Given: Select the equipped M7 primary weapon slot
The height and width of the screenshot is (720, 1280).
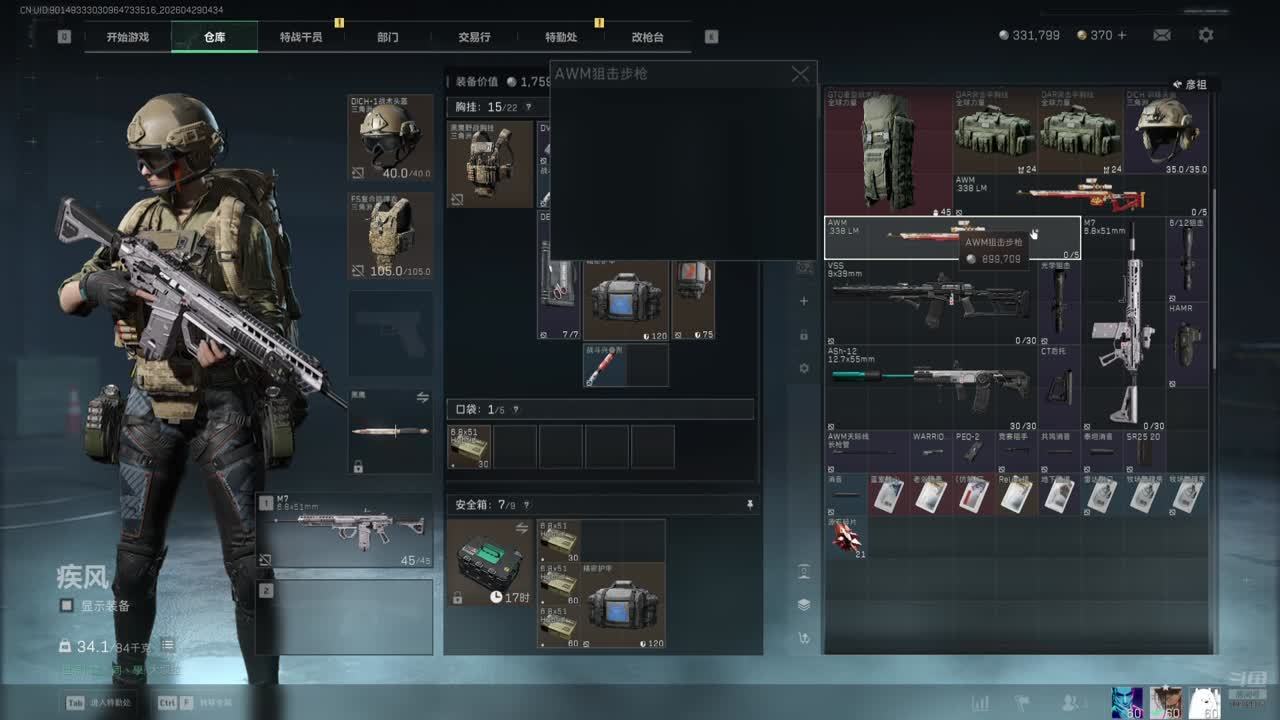Looking at the screenshot, I should 345,530.
